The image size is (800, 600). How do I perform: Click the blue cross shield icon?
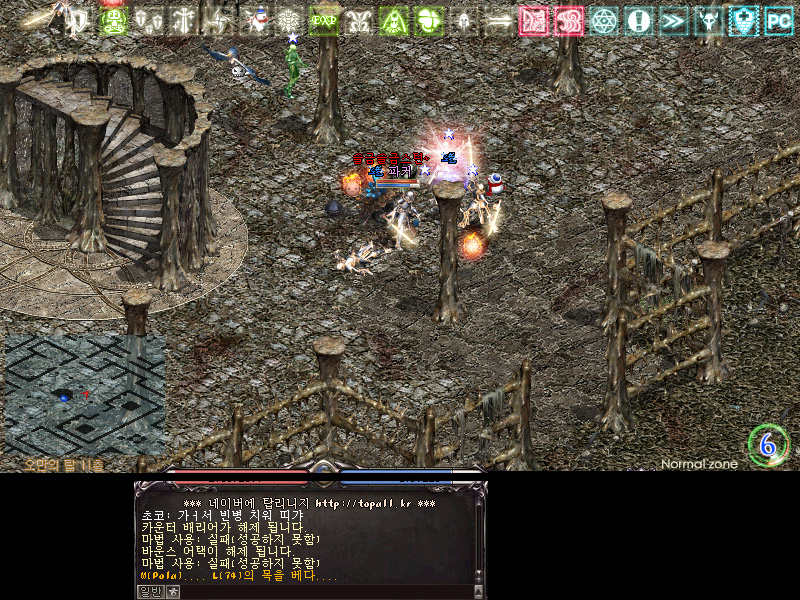[744, 20]
